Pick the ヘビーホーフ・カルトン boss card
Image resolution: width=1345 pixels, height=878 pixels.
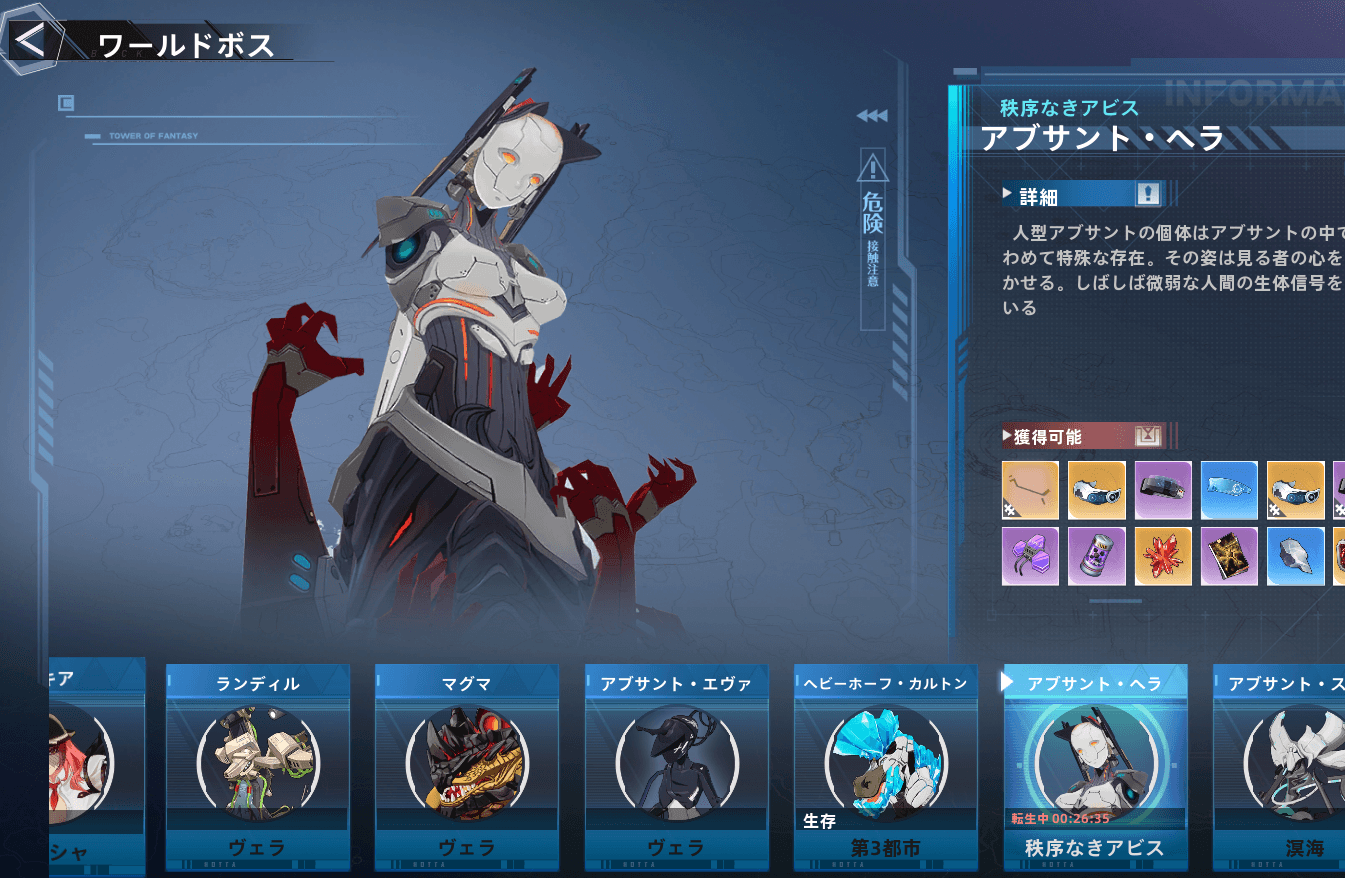point(885,767)
